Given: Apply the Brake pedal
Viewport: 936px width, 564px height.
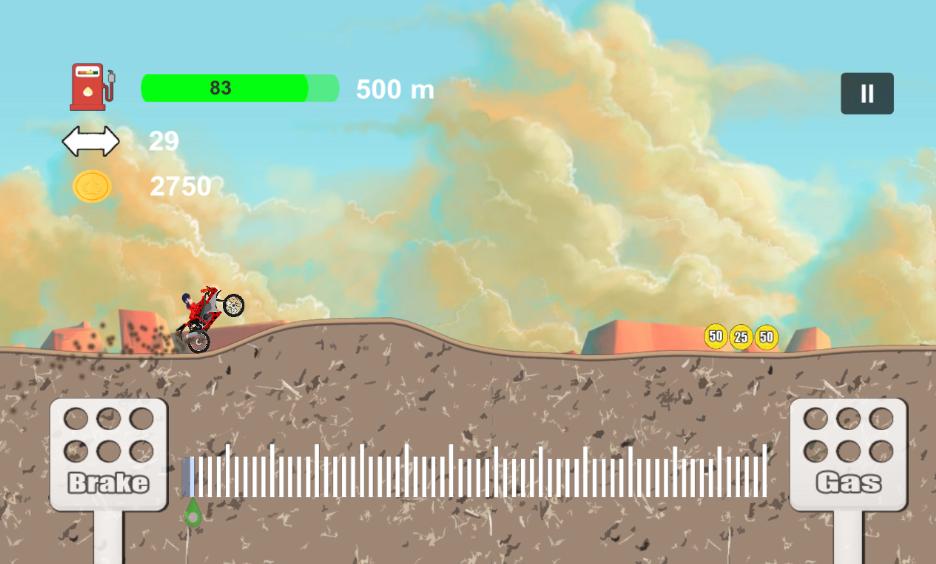Looking at the screenshot, I should pyautogui.click(x=109, y=455).
